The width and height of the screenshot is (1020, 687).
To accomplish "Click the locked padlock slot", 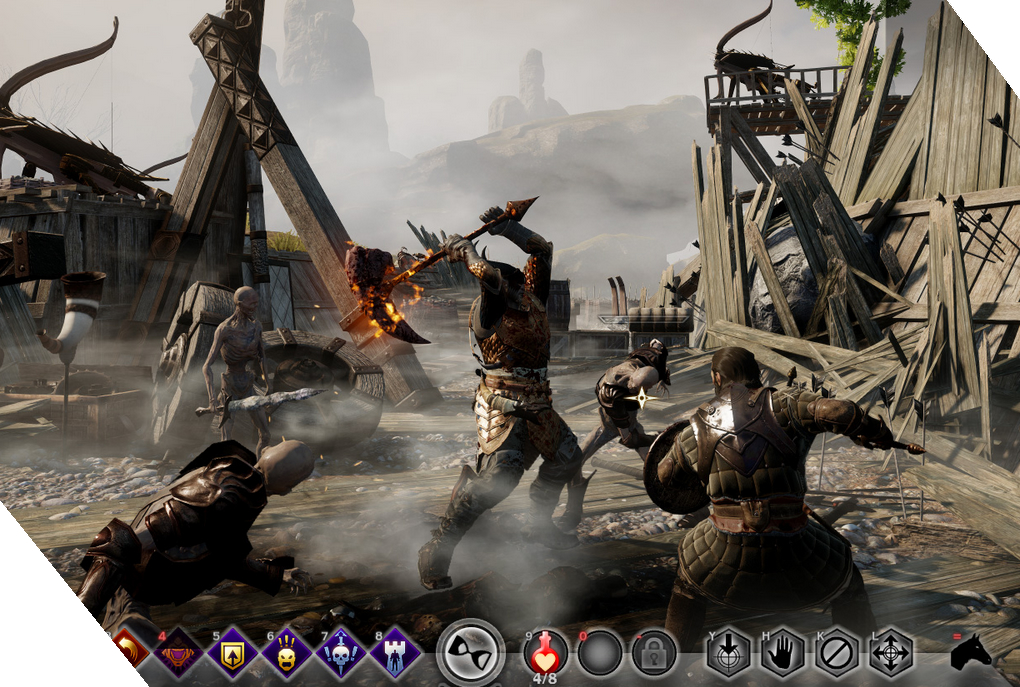I will (655, 654).
